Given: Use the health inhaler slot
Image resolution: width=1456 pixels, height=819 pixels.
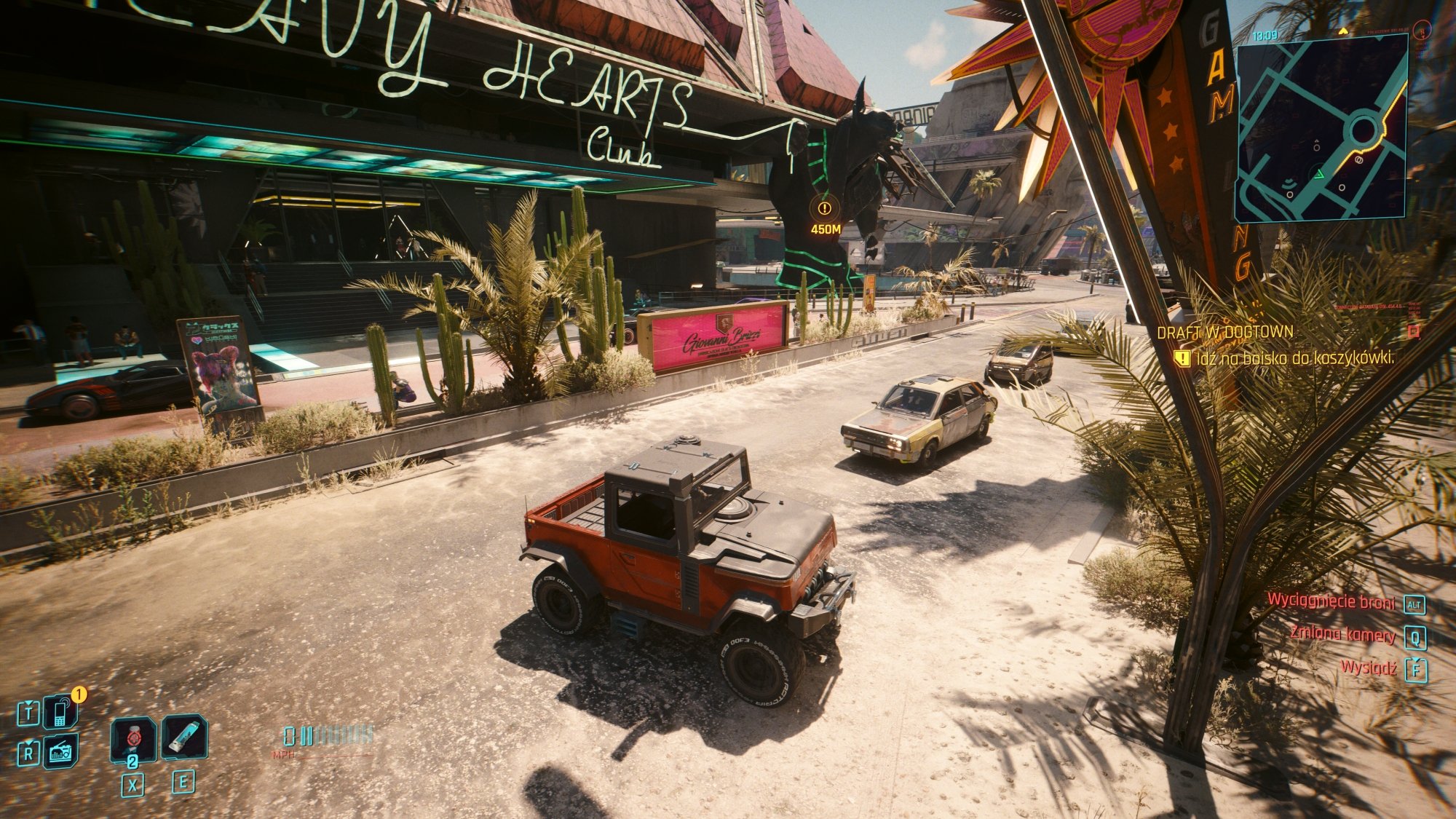Looking at the screenshot, I should tap(183, 737).
